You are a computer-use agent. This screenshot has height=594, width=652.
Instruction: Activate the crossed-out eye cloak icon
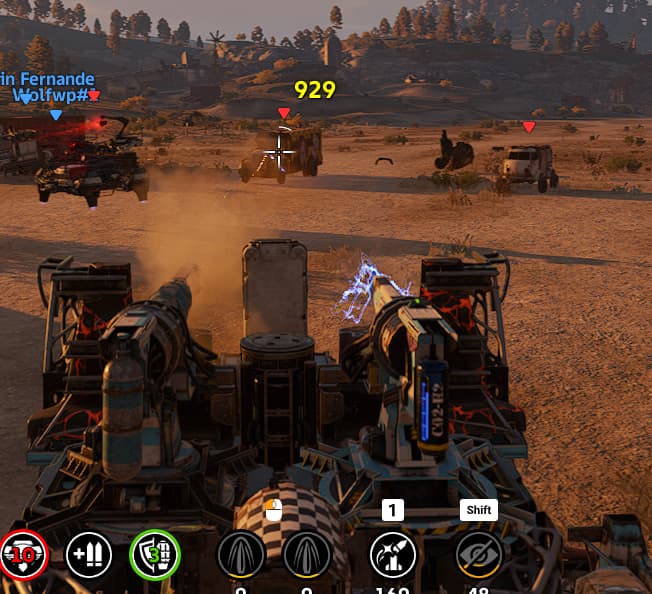478,555
